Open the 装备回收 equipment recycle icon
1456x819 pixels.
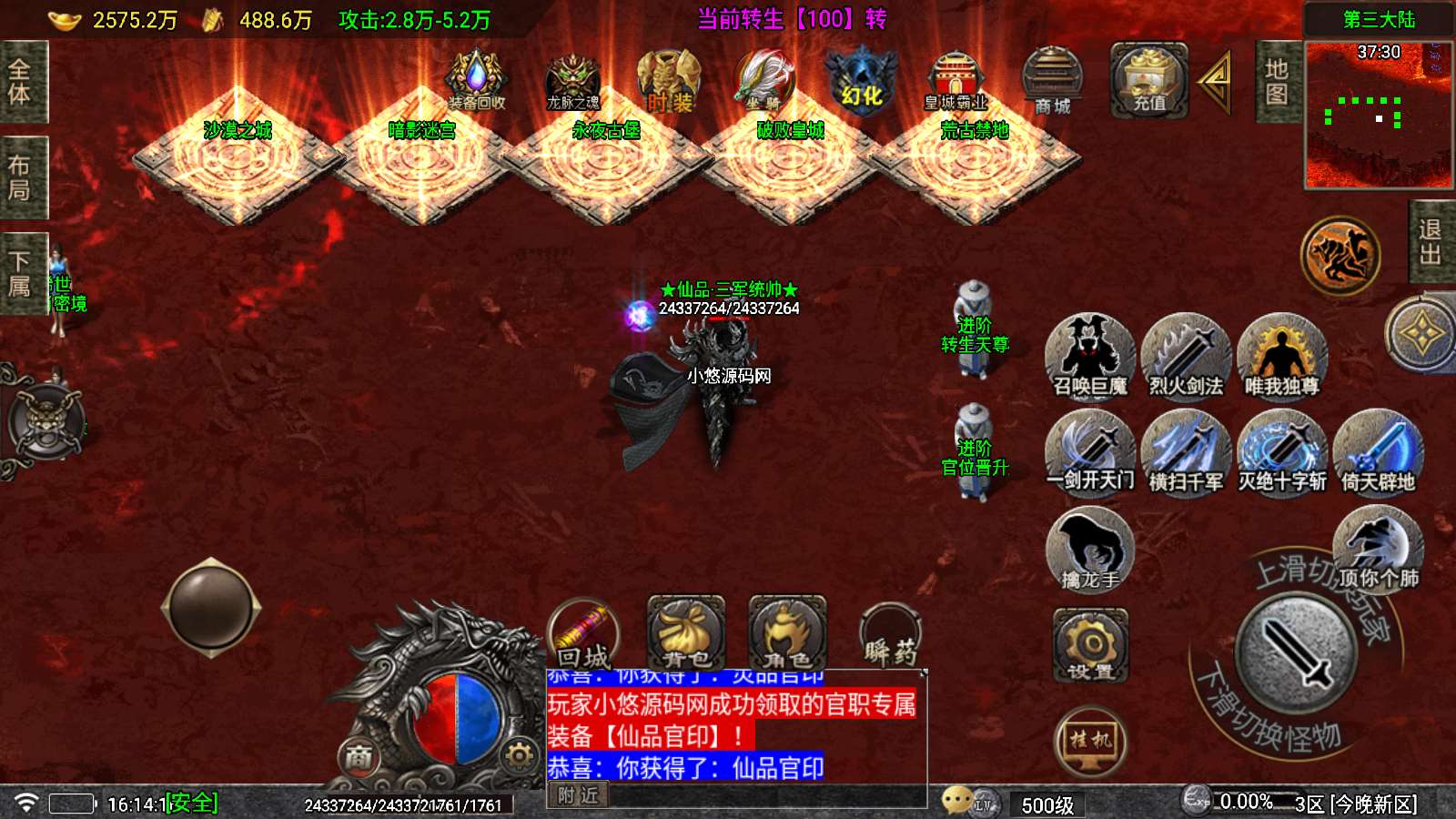(x=475, y=80)
